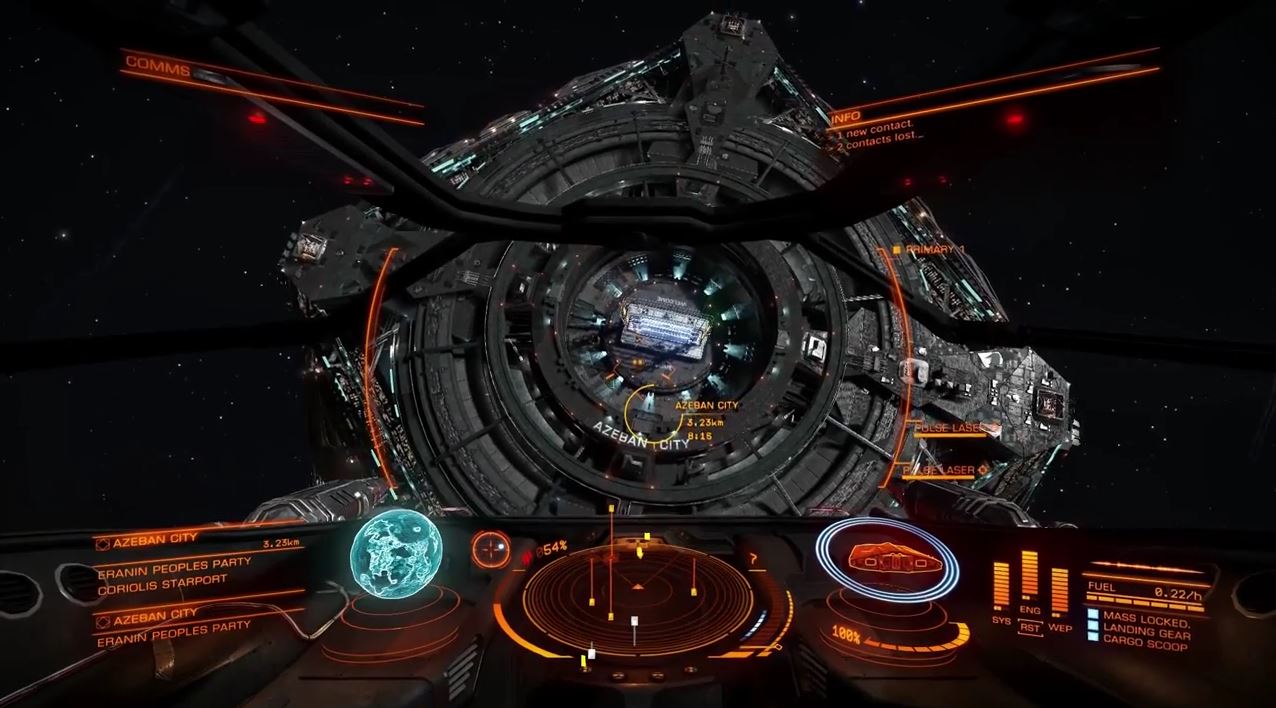Click the round compass indicator beside the radar
The height and width of the screenshot is (708, 1276).
pos(489,547)
